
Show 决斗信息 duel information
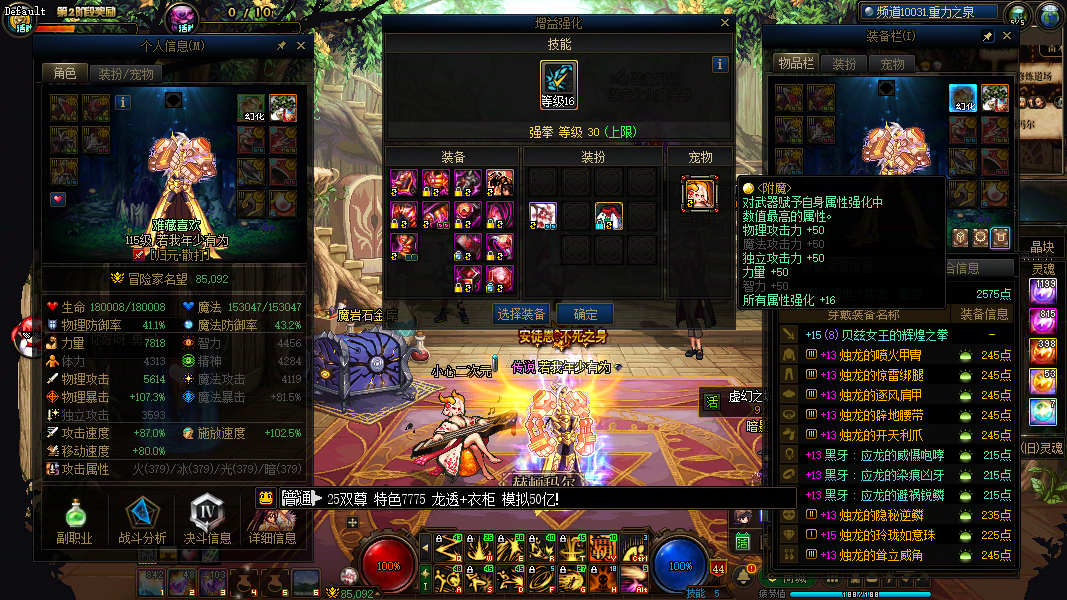pos(207,521)
